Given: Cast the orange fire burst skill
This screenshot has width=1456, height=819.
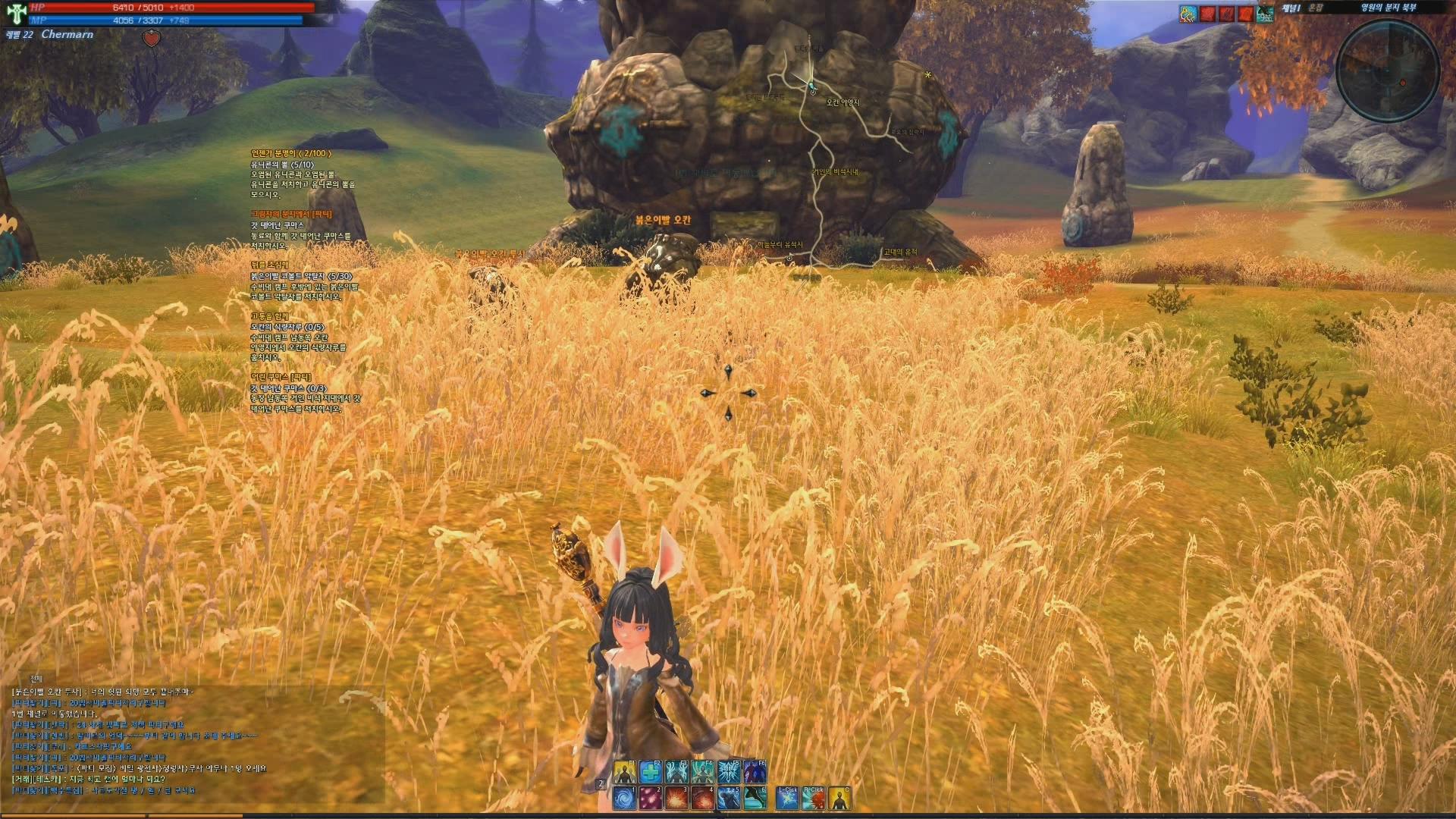Looking at the screenshot, I should 676,799.
